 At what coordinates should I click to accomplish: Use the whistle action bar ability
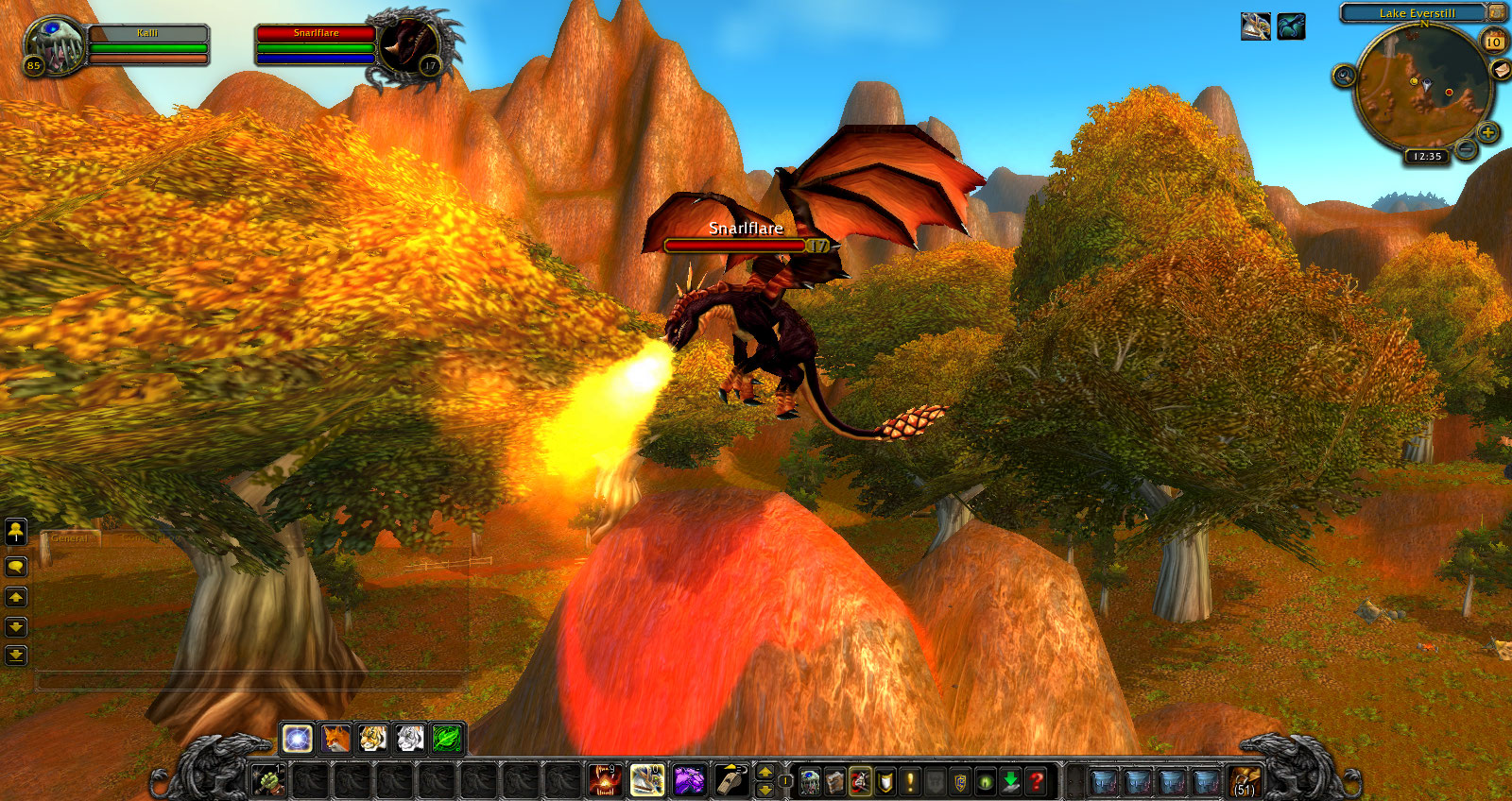[x=730, y=781]
